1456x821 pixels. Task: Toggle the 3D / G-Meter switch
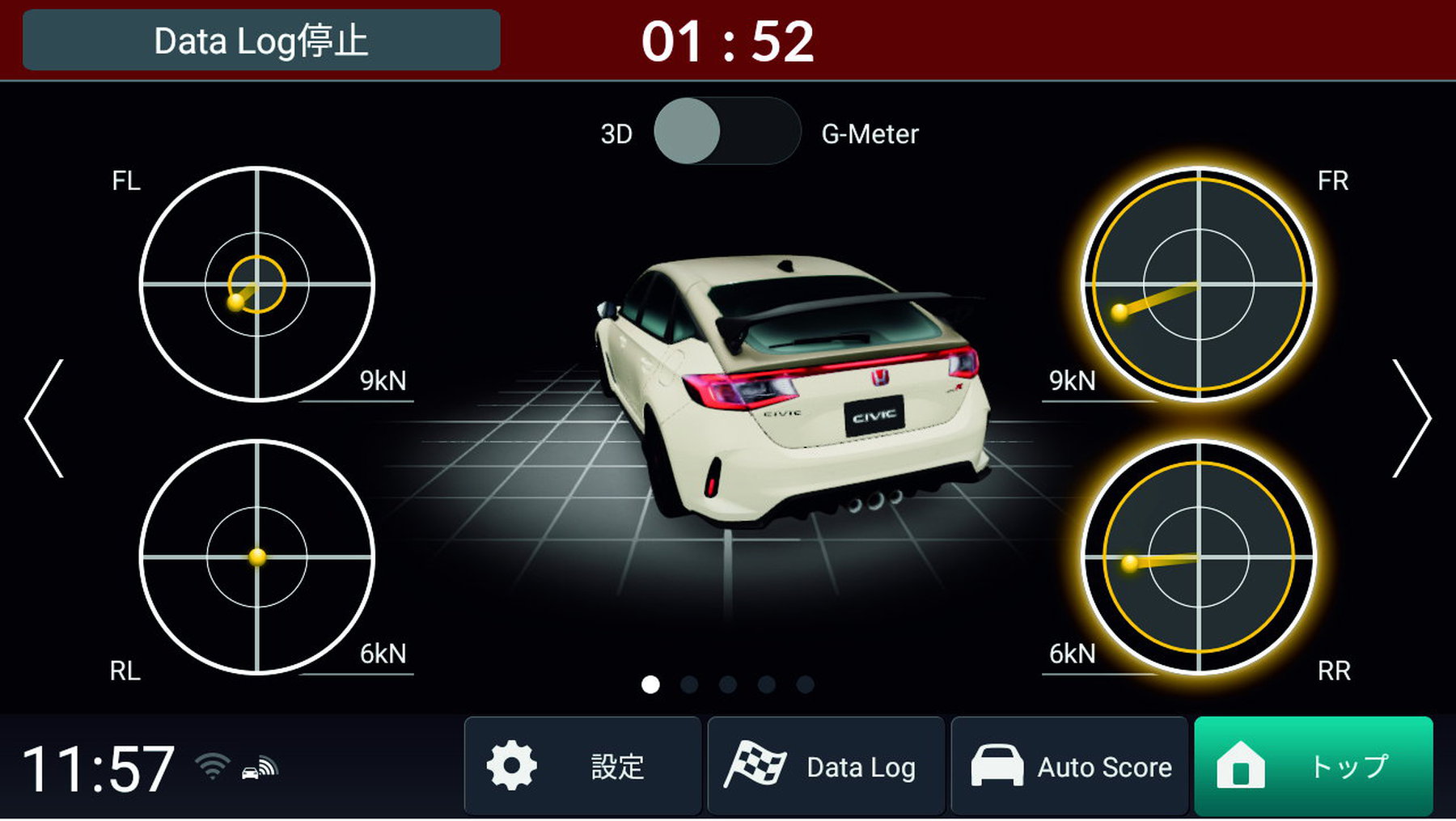(x=726, y=132)
